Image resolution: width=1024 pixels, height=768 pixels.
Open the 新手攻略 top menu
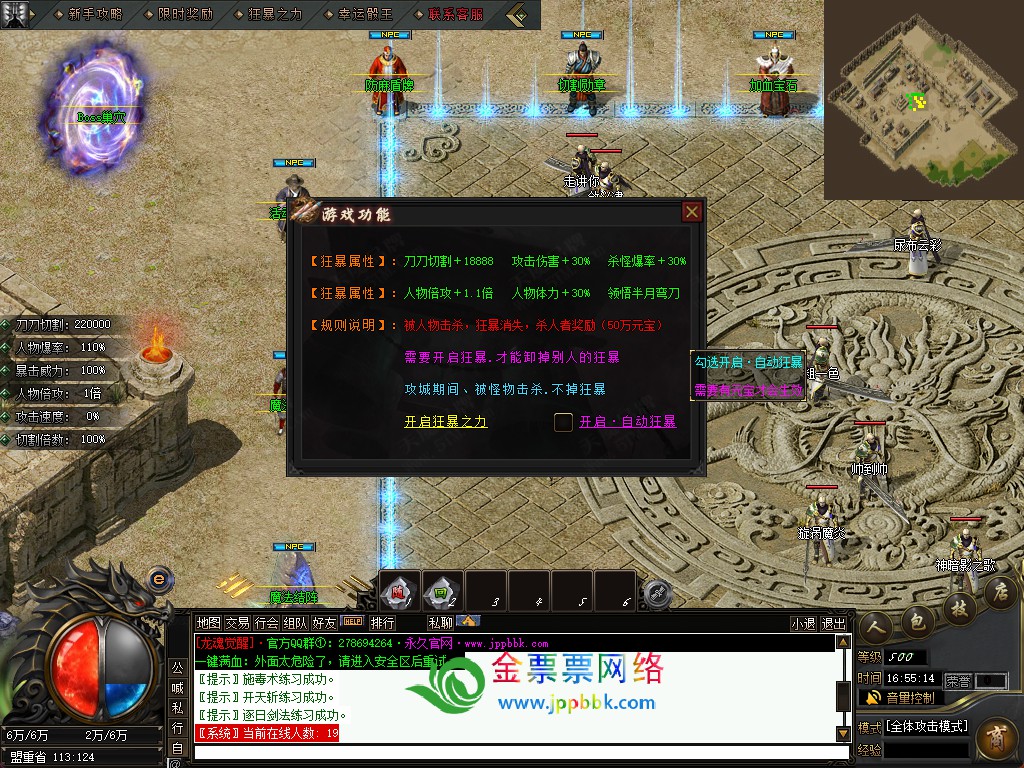[96, 14]
